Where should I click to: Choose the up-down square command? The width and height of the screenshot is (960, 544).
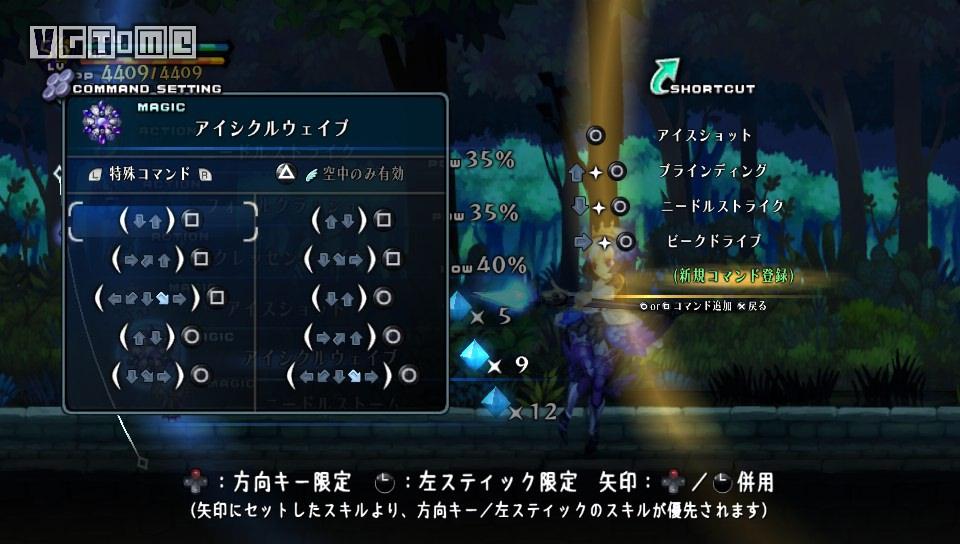[x=351, y=220]
